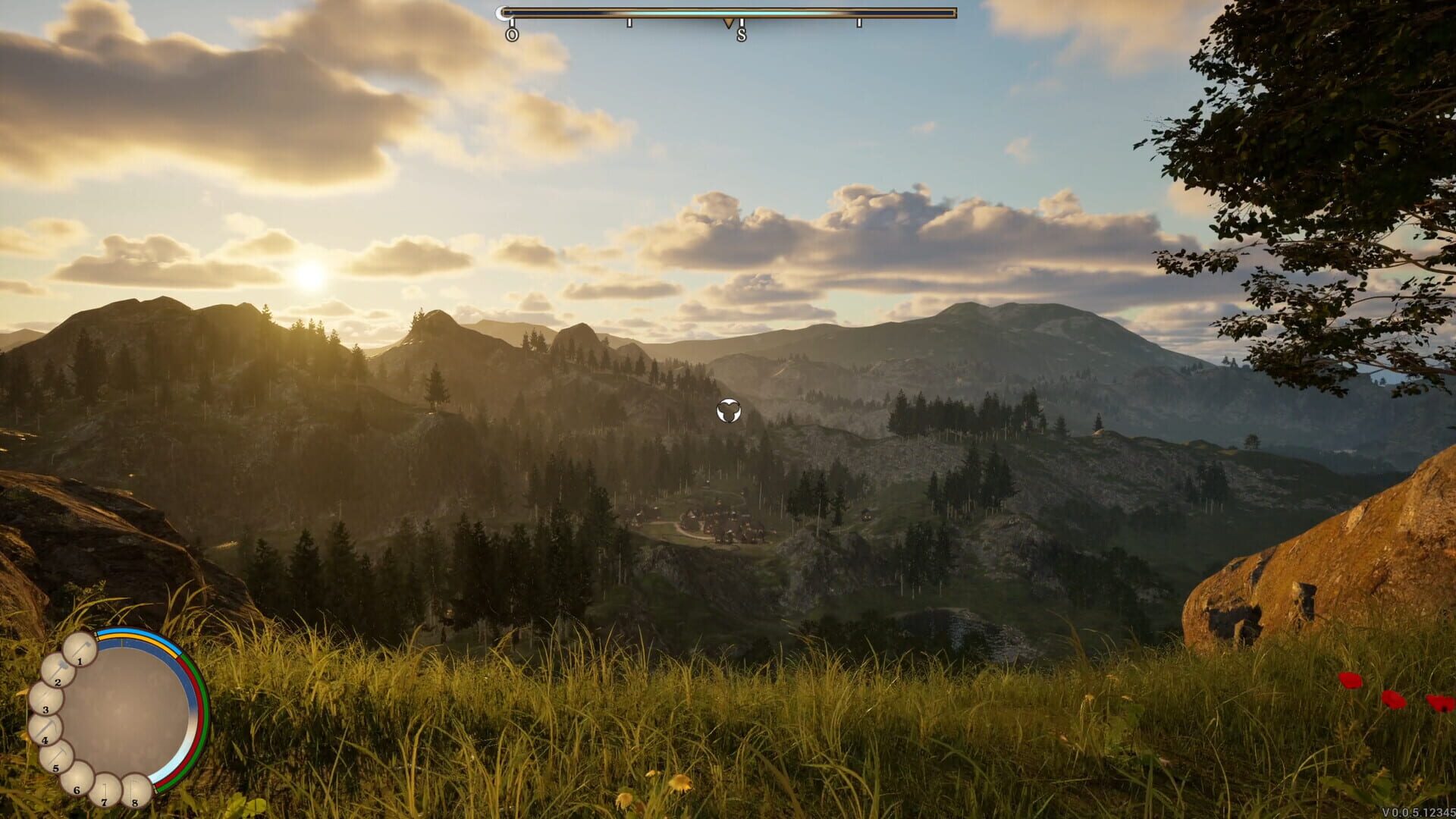Viewport: 1456px width, 819px height.
Task: Click the crosshair reticle at screen center
Action: (x=727, y=412)
